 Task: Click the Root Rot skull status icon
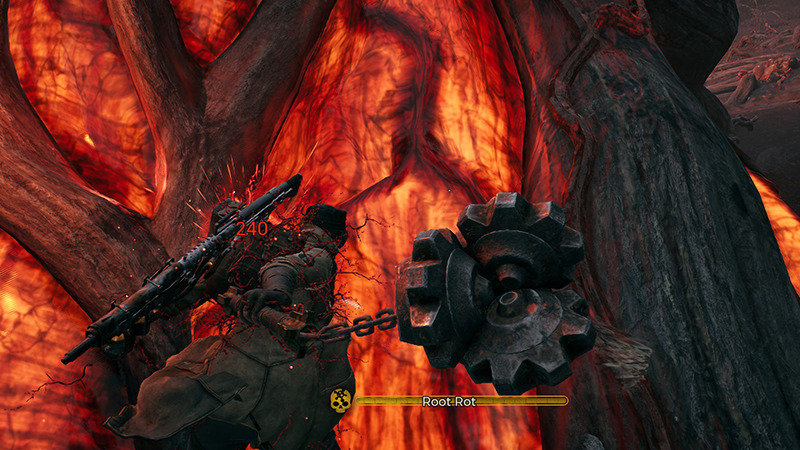click(x=341, y=401)
